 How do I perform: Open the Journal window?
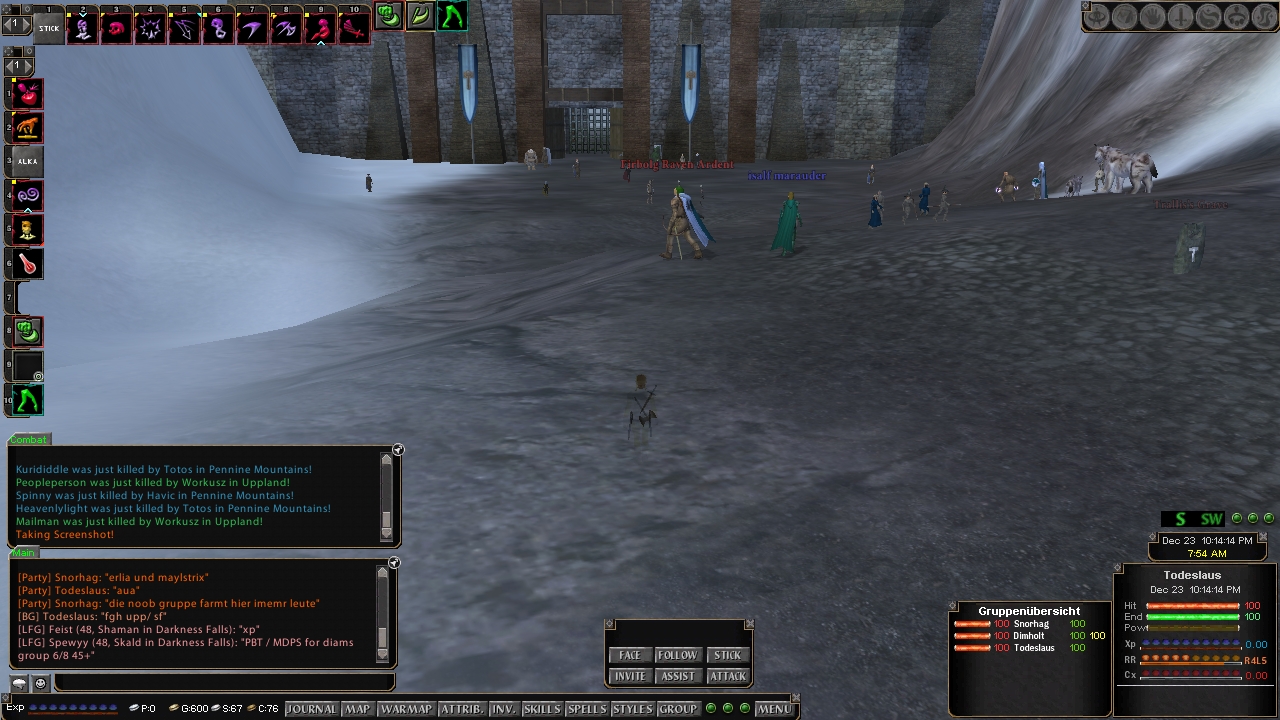tap(312, 709)
